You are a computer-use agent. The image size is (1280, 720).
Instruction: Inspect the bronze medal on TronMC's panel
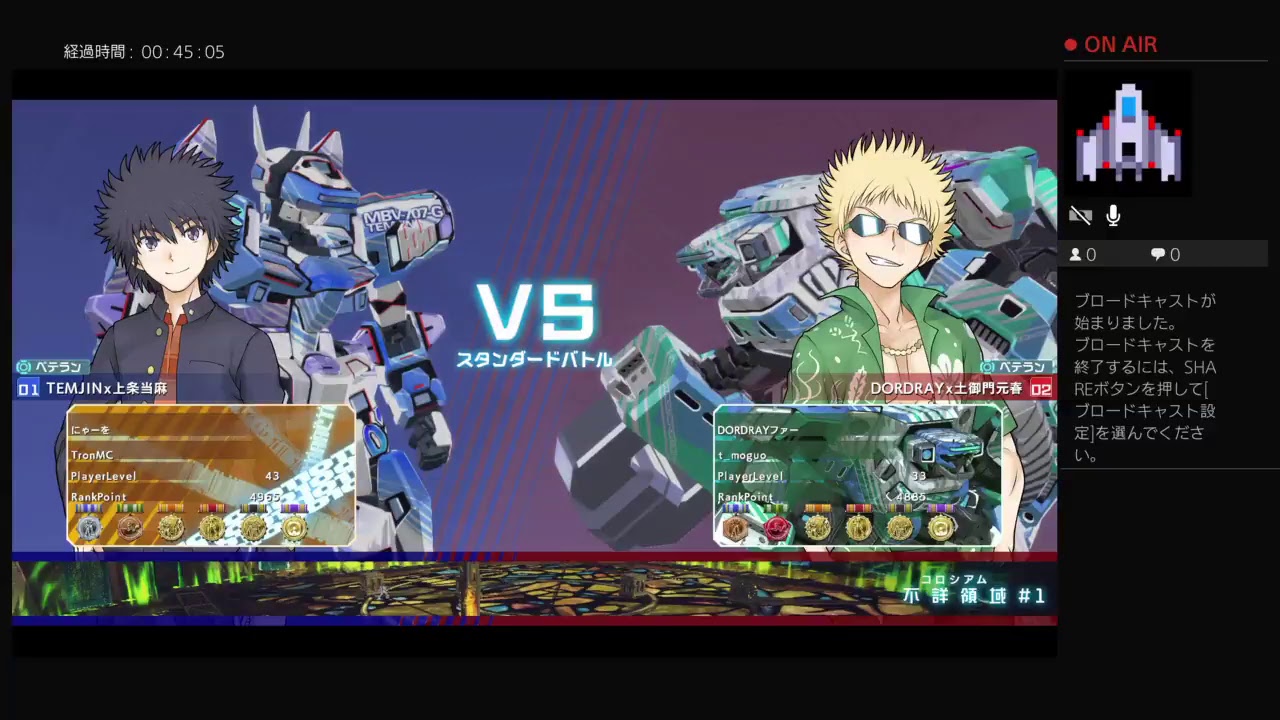pyautogui.click(x=130, y=527)
